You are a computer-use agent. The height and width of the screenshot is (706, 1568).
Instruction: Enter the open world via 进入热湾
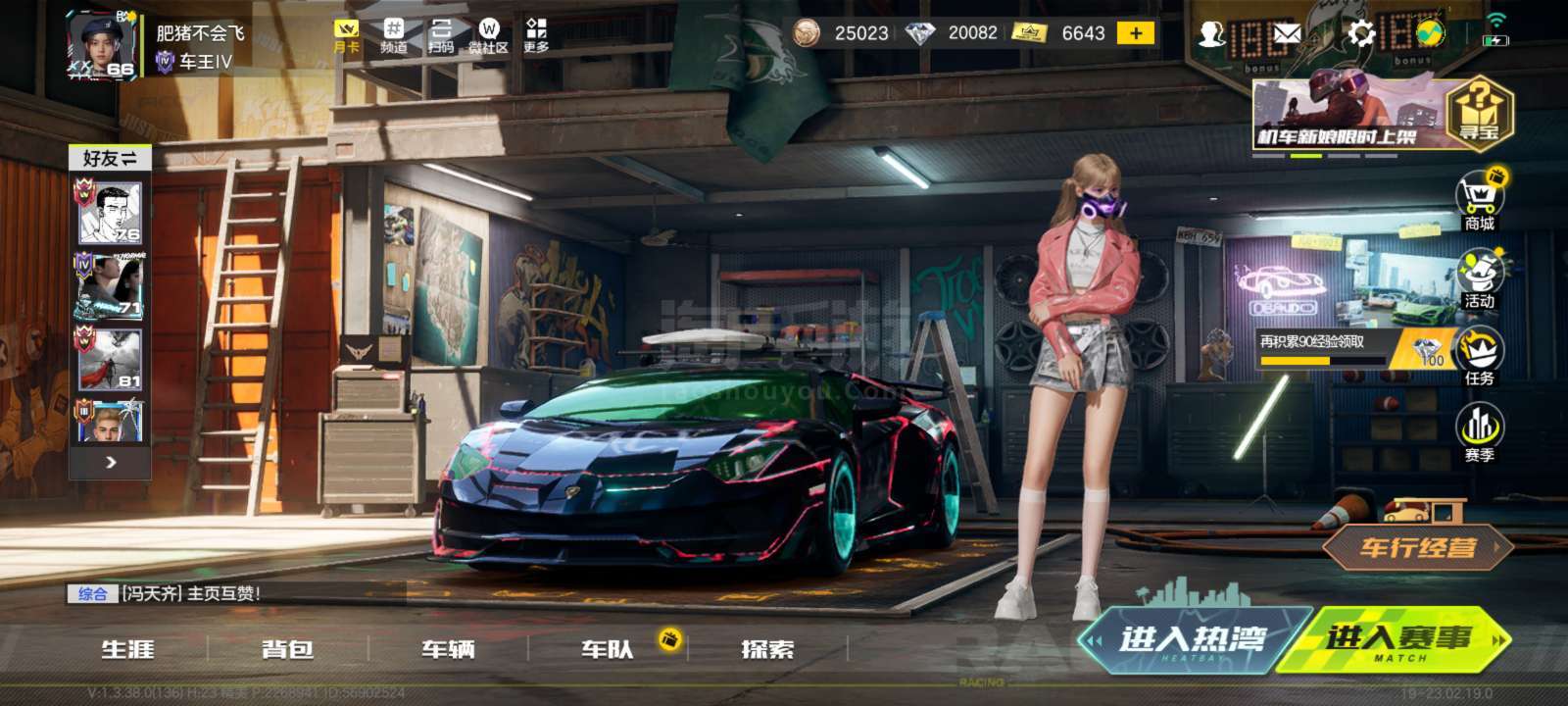coord(1193,640)
